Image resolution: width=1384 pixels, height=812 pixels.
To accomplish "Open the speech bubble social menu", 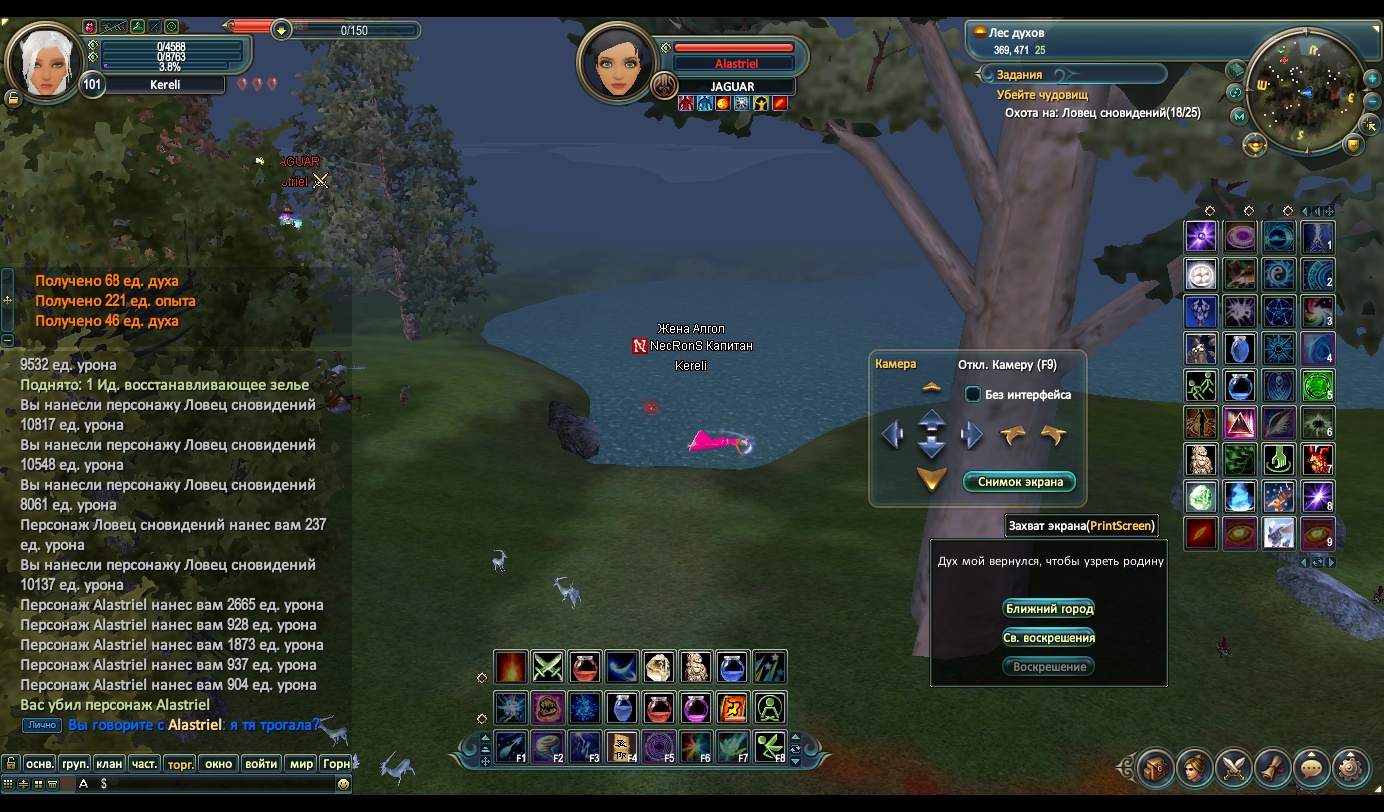I will pyautogui.click(x=1311, y=768).
